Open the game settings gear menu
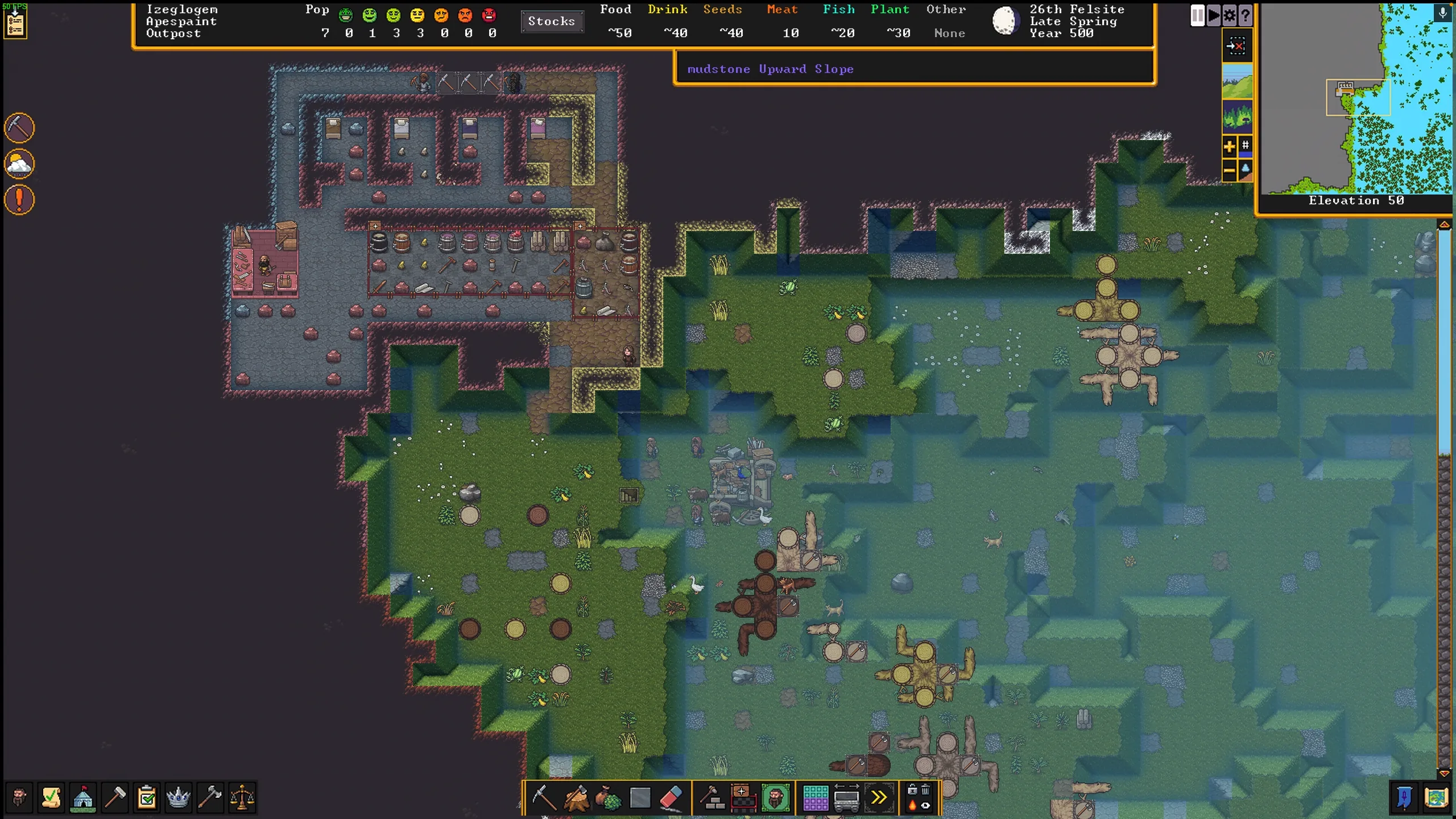The height and width of the screenshot is (819, 1456). tap(1230, 16)
